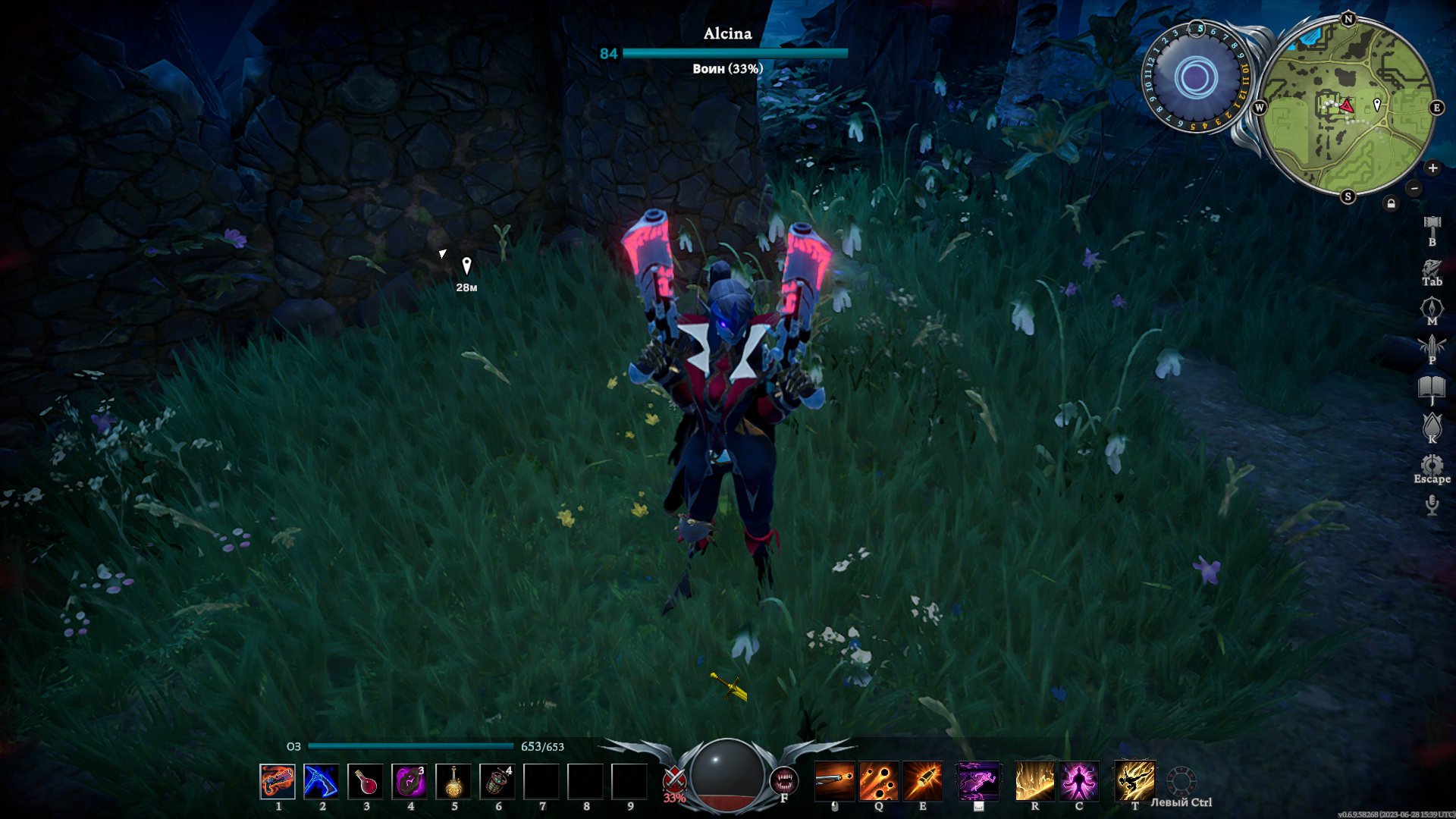Toggle the minimap rotation lock
The image size is (1456, 819).
(x=1391, y=203)
